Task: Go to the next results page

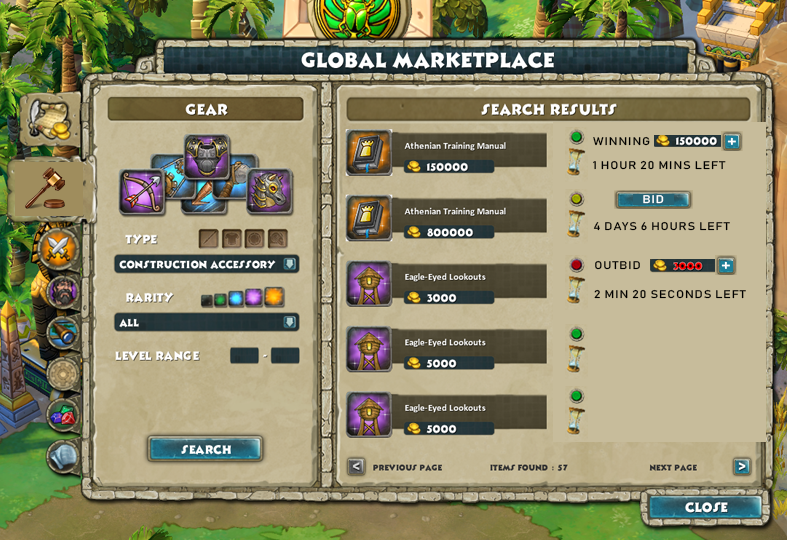Action: coord(741,467)
